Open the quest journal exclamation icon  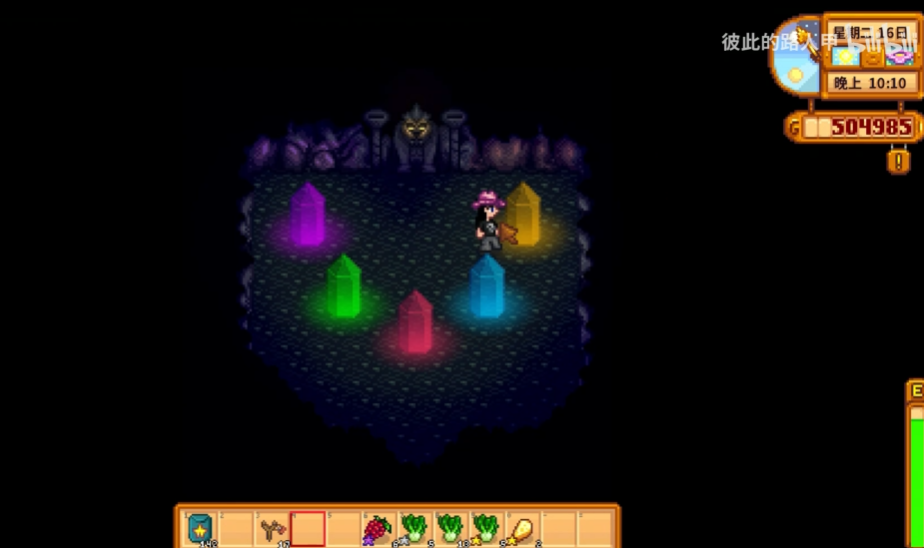(898, 160)
